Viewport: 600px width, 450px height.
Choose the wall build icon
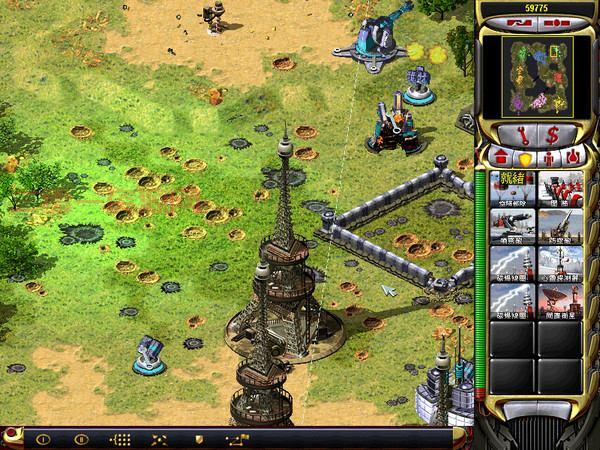click(560, 189)
